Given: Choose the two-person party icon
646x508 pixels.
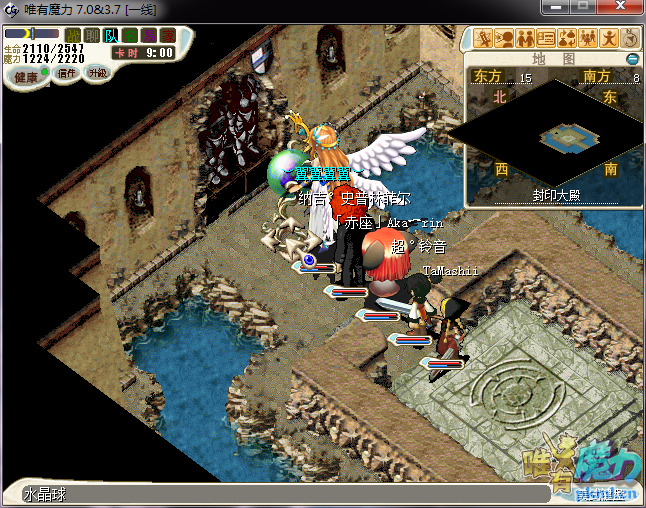Looking at the screenshot, I should pos(525,39).
